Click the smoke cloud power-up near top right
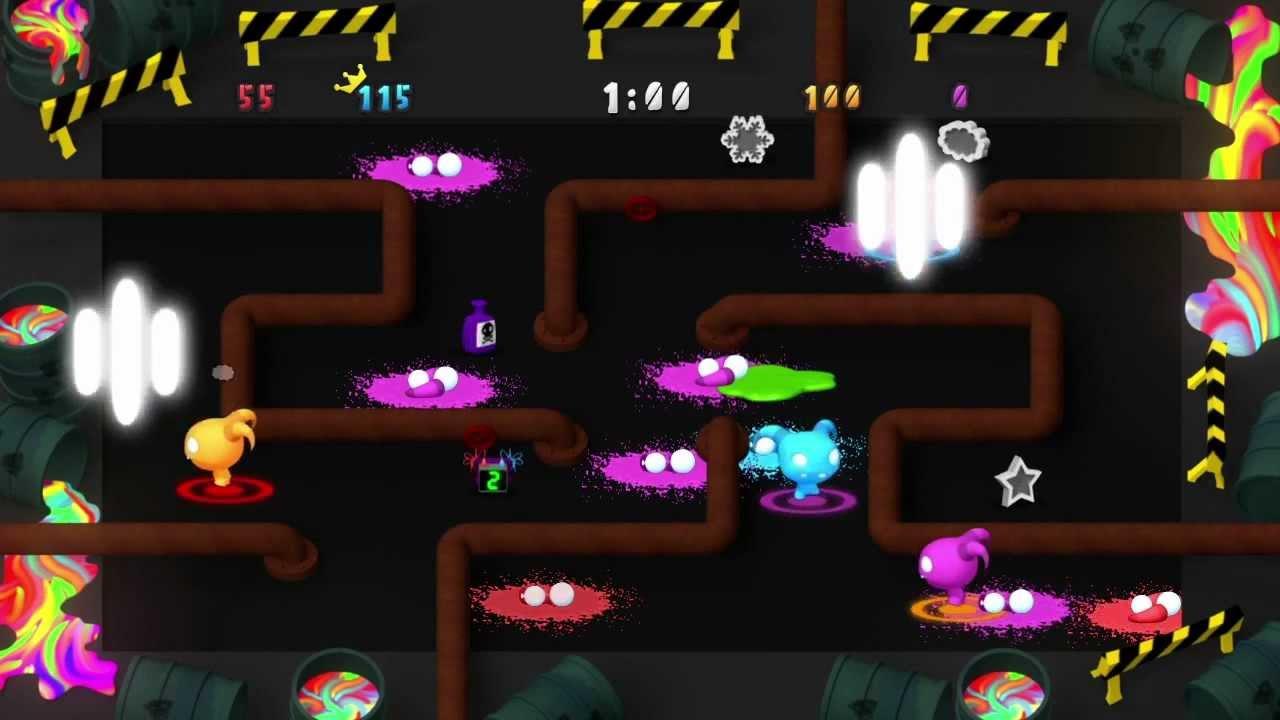The image size is (1280, 720). click(x=961, y=141)
